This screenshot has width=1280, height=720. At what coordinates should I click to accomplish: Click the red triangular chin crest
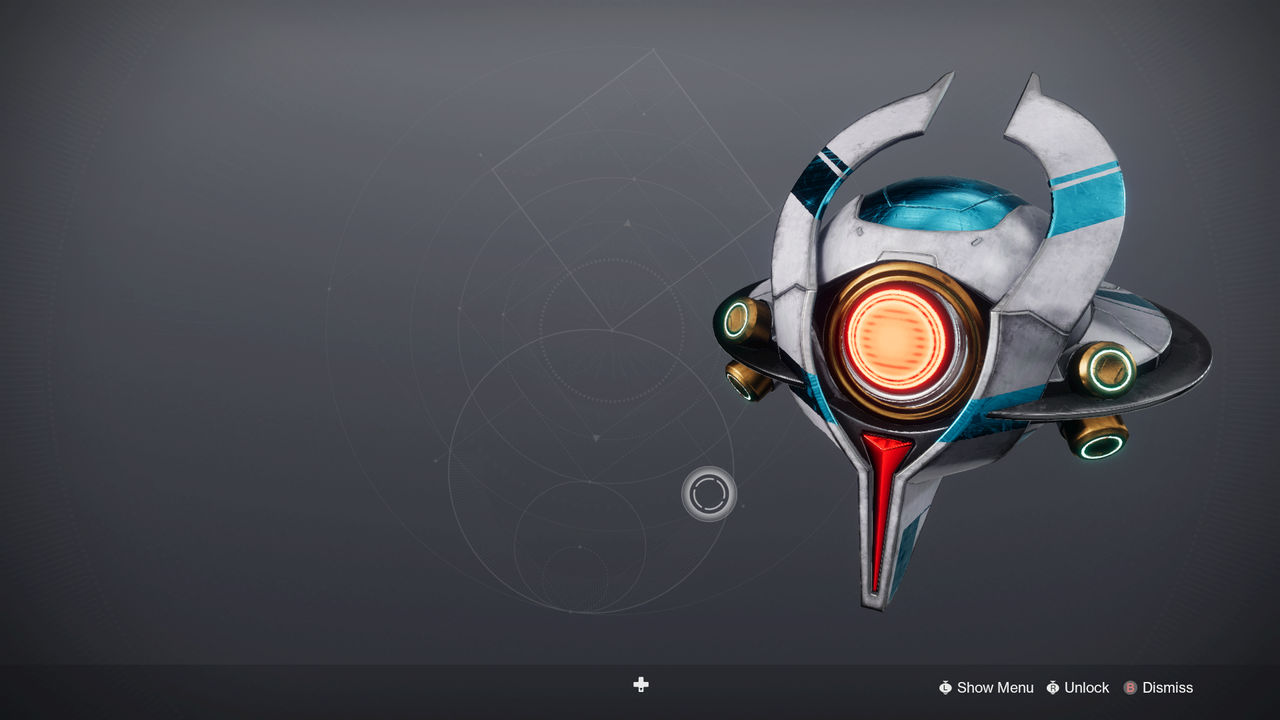point(888,448)
